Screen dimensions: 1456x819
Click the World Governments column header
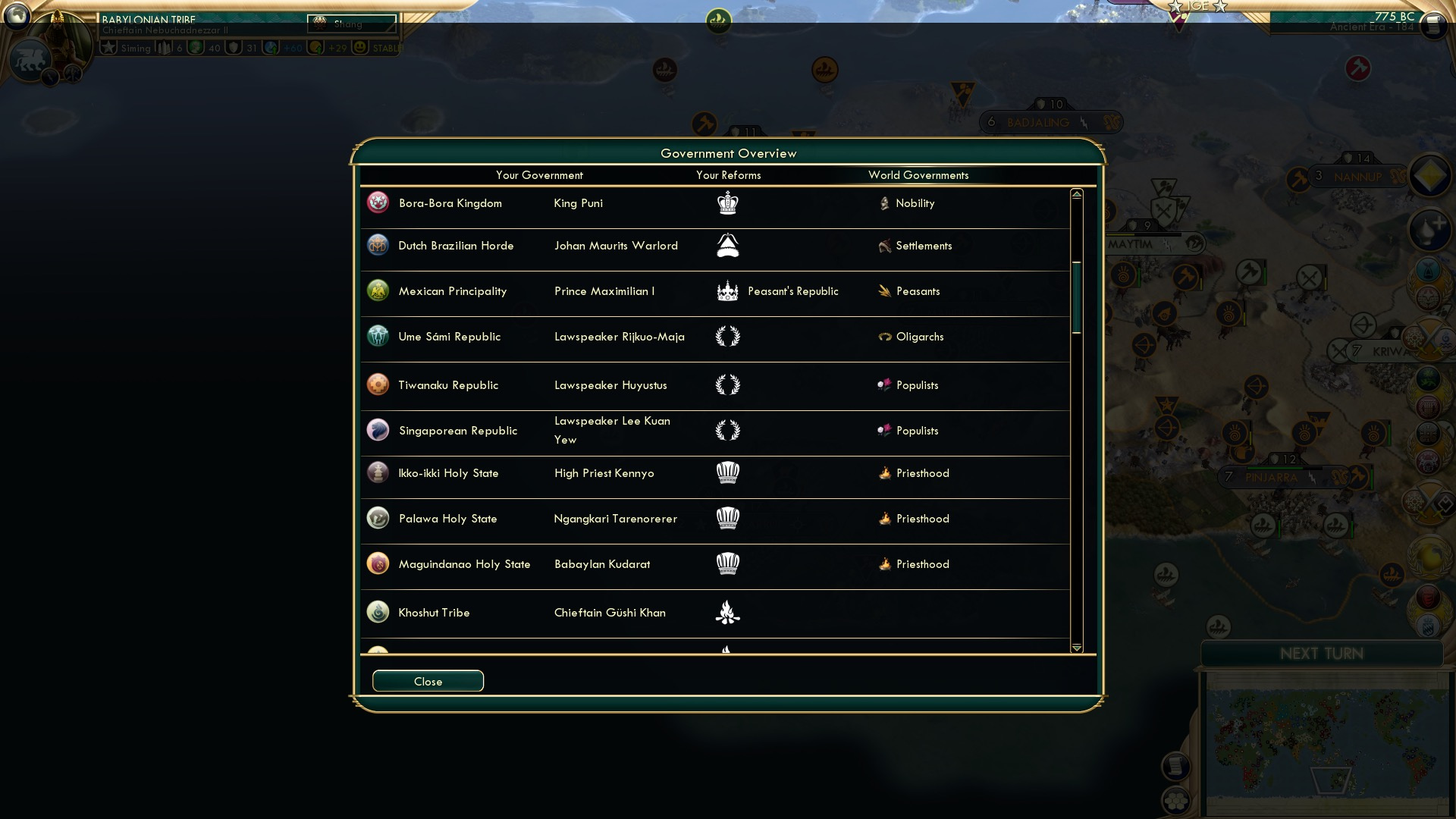[x=918, y=175]
